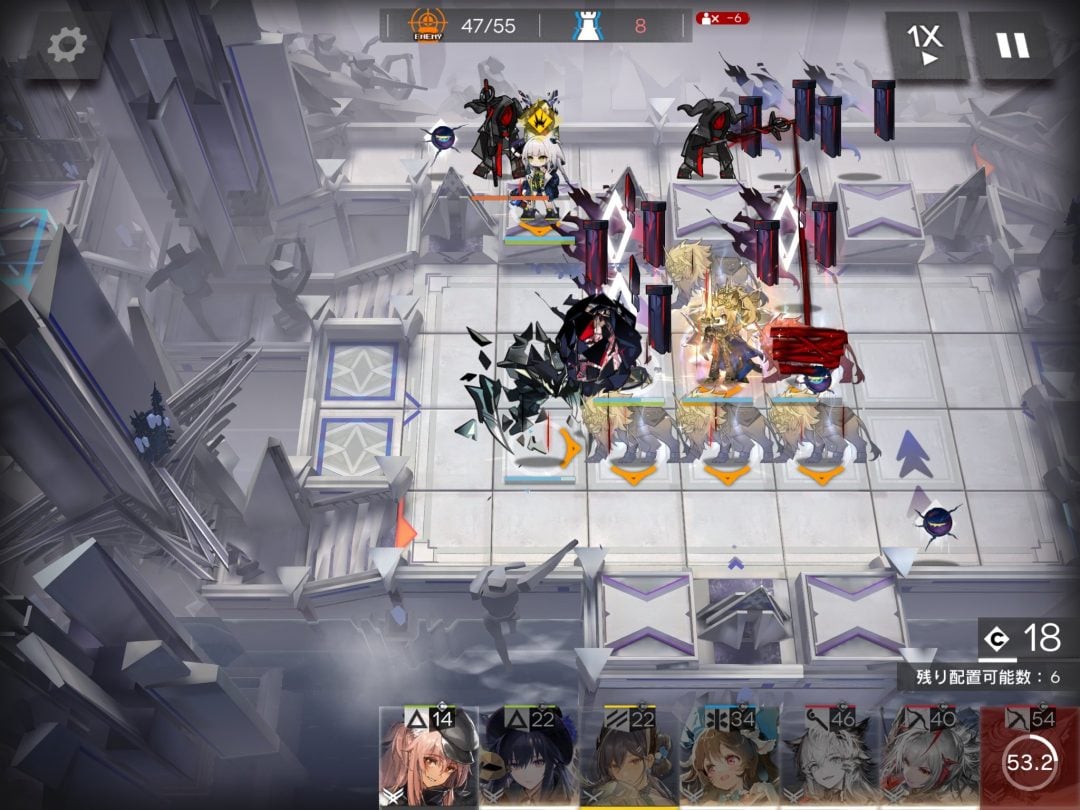Image resolution: width=1080 pixels, height=810 pixels.
Task: Activate the yellow skill-ready icon above the operator
Action: click(x=542, y=117)
